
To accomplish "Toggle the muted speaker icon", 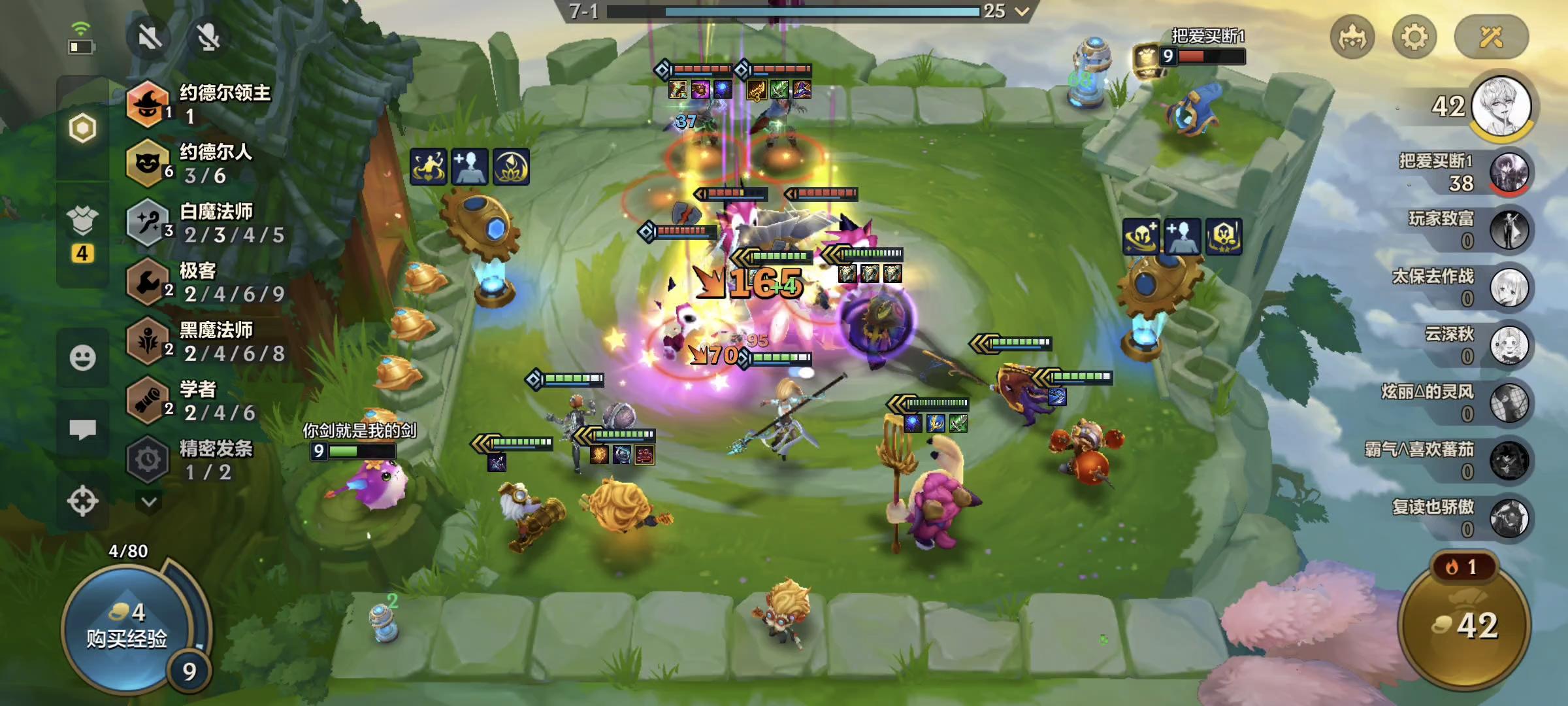I will [x=150, y=37].
